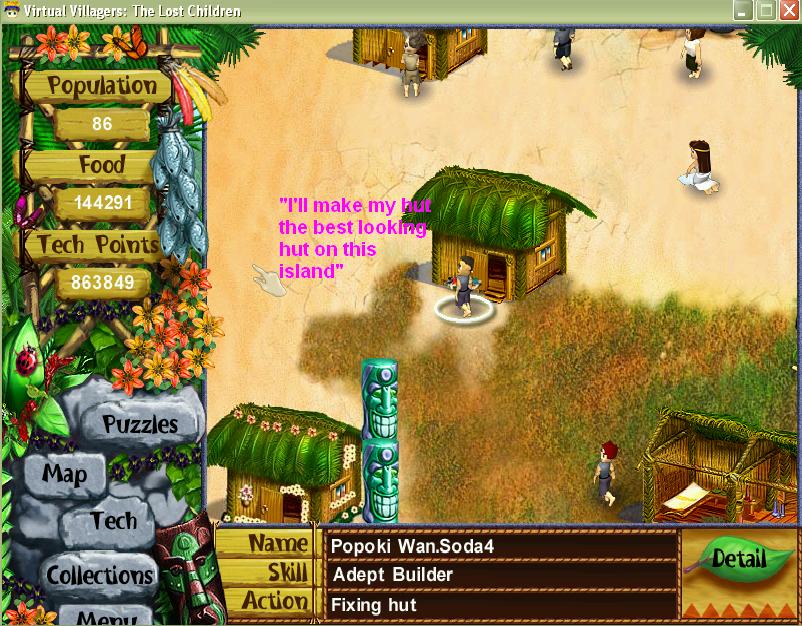Click the green leaf Detail button

tap(738, 560)
